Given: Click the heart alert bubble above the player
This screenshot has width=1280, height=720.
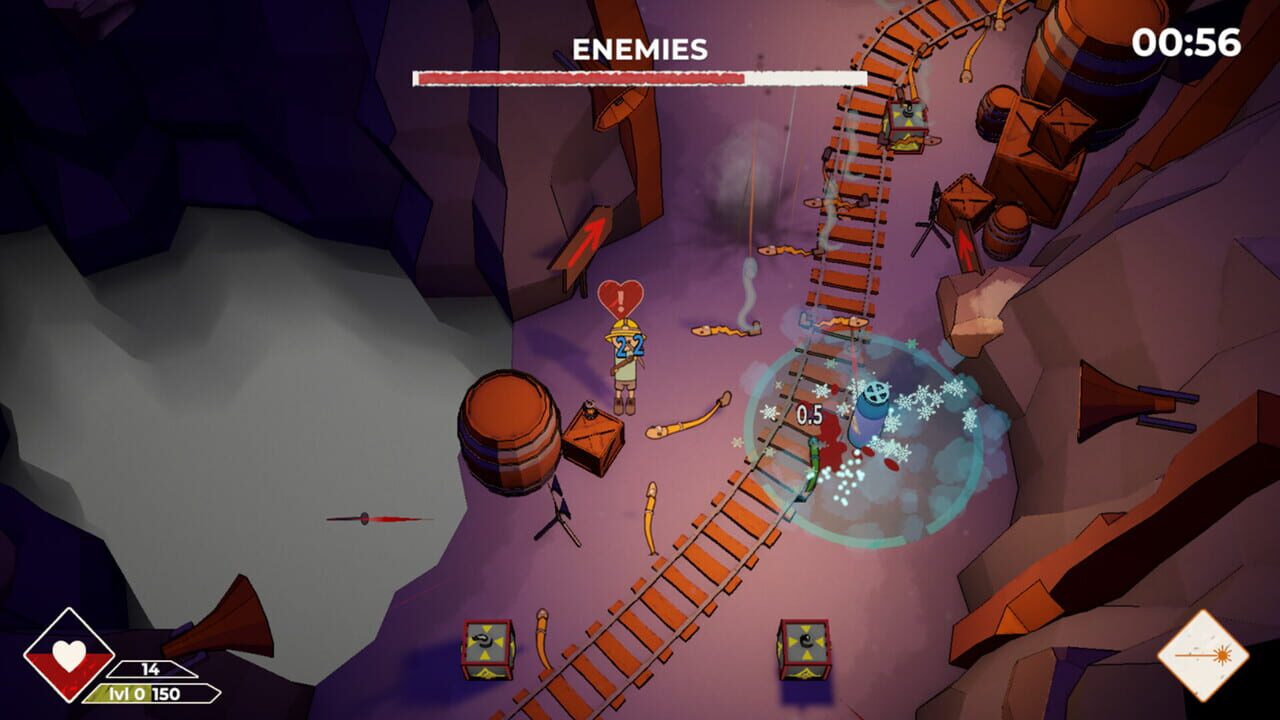Looking at the screenshot, I should click(x=620, y=295).
